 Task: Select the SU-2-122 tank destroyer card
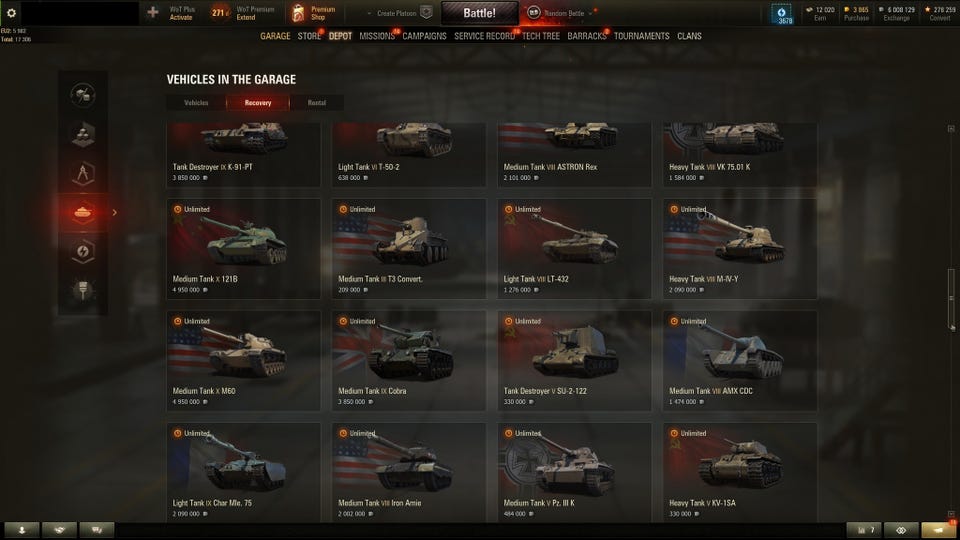coord(574,360)
